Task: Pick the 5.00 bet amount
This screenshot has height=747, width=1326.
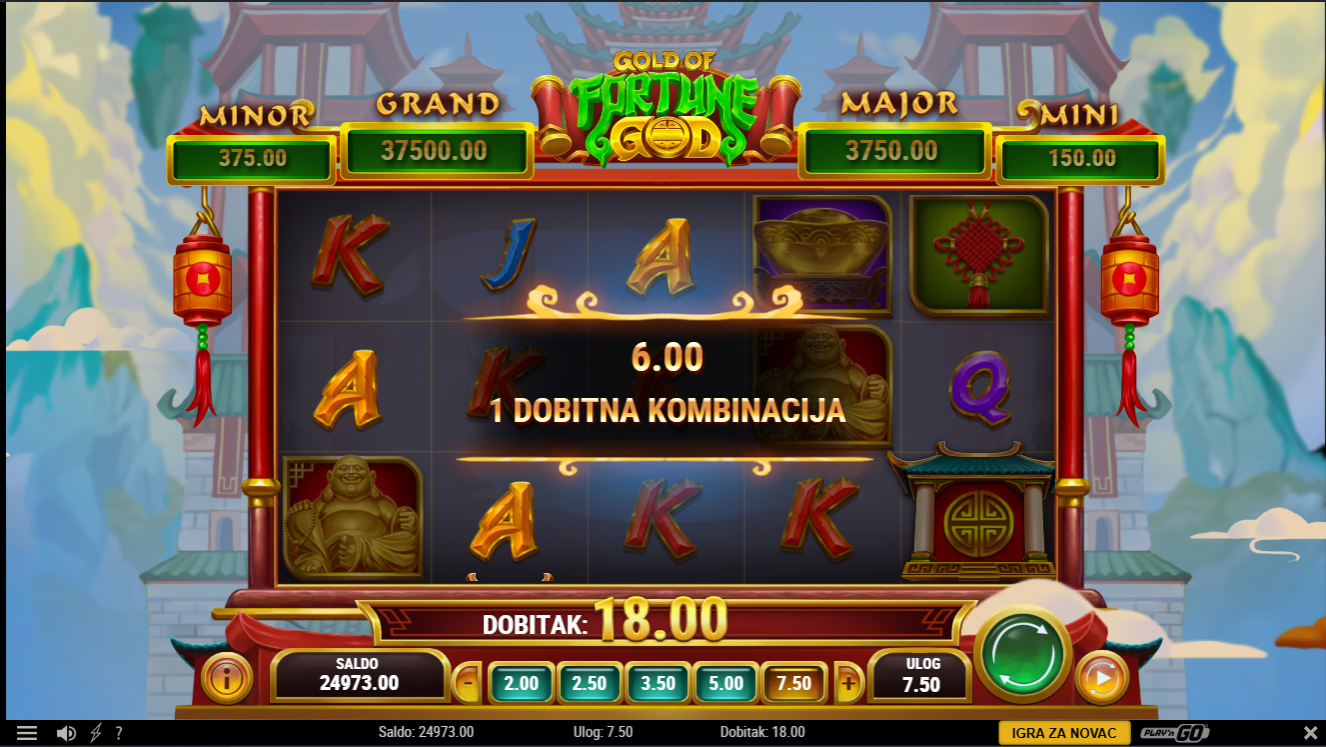Action: (x=726, y=684)
